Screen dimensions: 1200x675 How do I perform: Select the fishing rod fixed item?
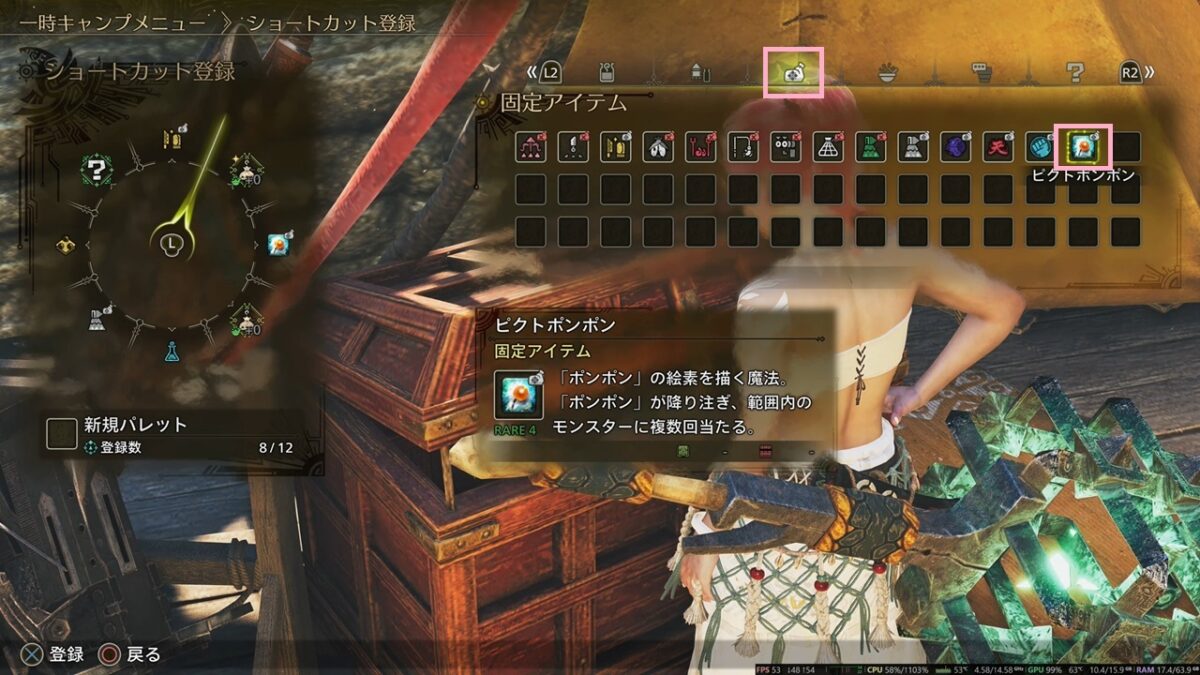743,148
